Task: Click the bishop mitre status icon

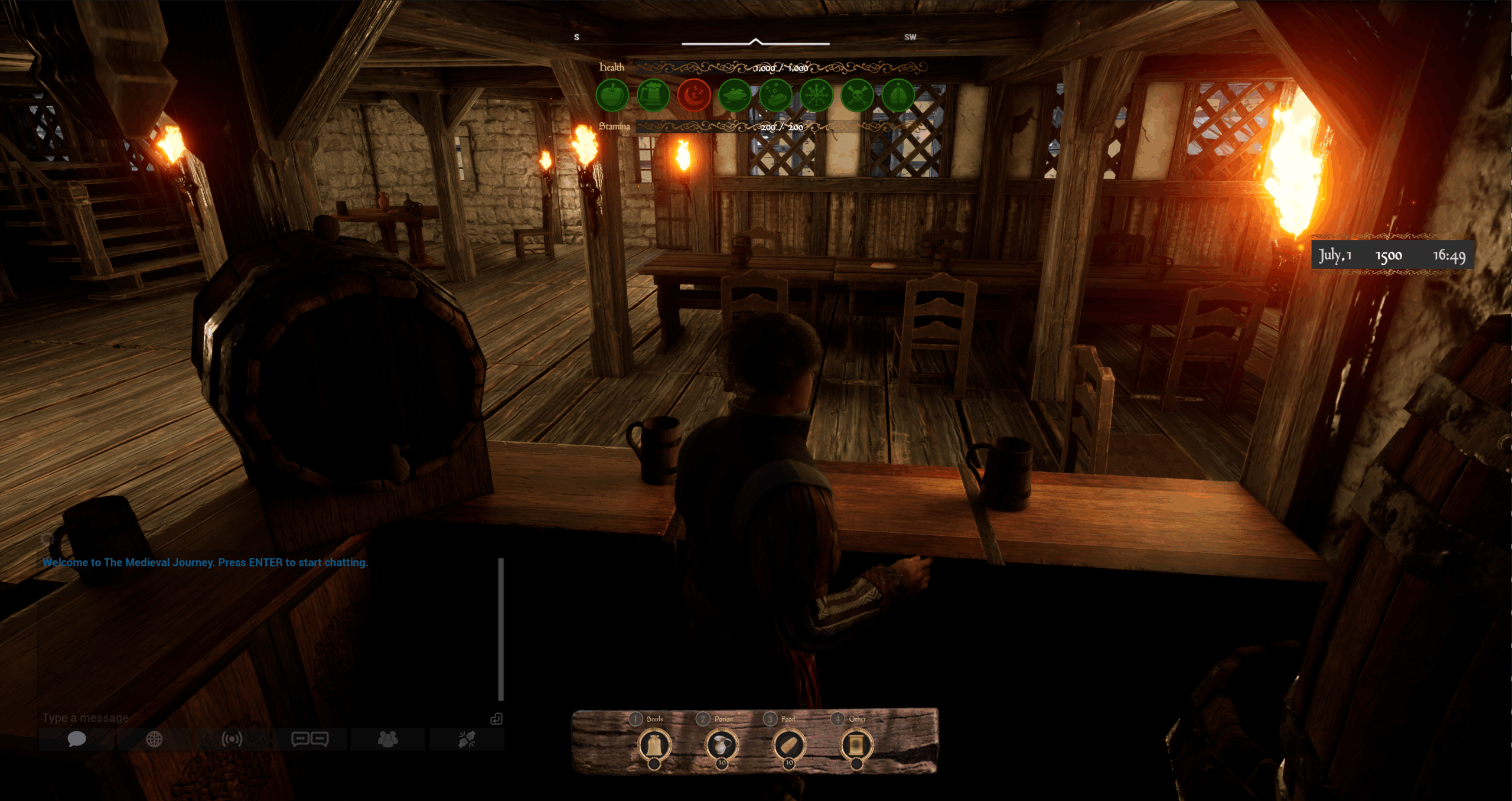Action: tap(898, 95)
